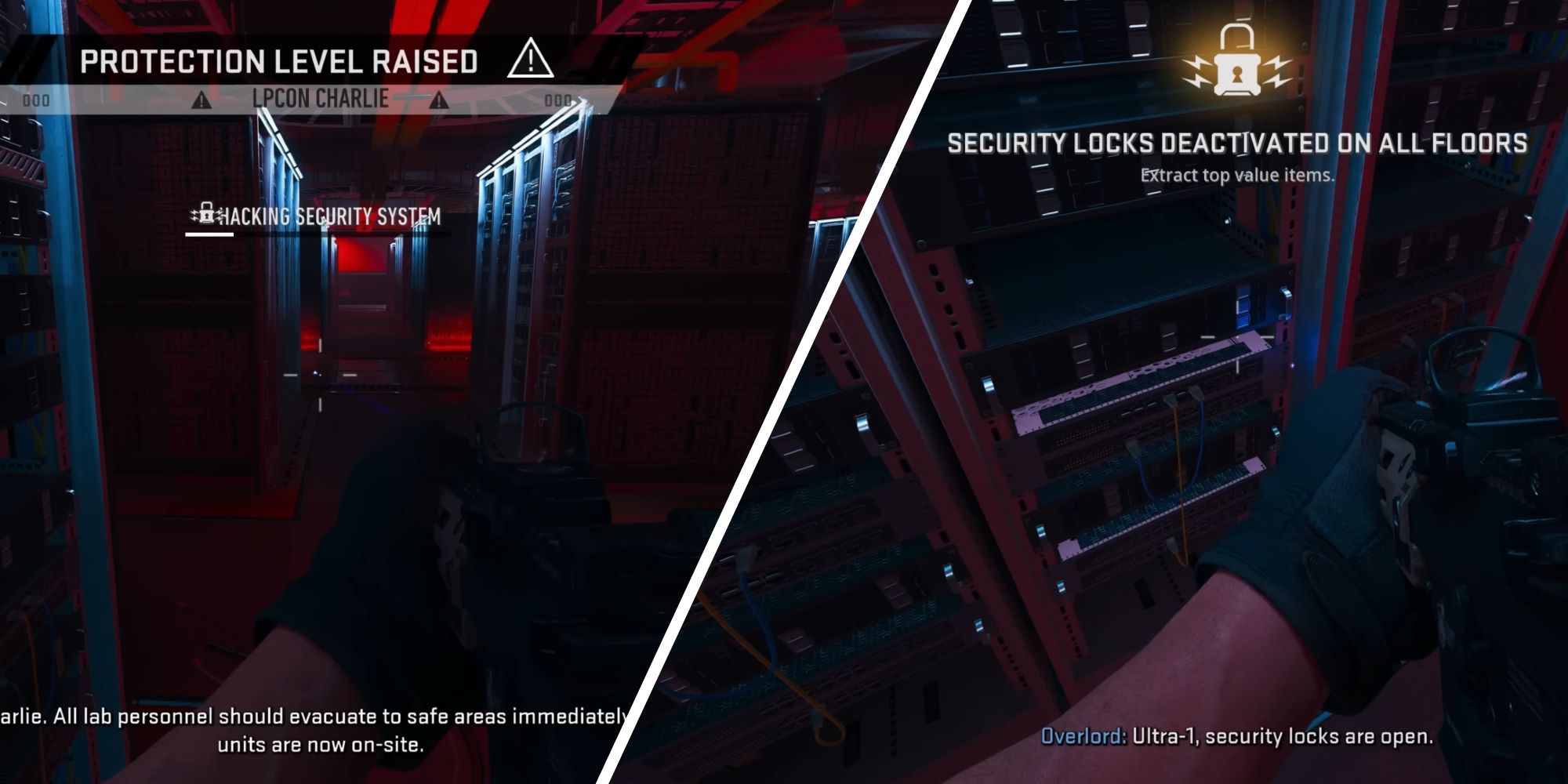The height and width of the screenshot is (784, 1568).
Task: Click the crosshair reticle in the left scene
Action: (x=320, y=375)
